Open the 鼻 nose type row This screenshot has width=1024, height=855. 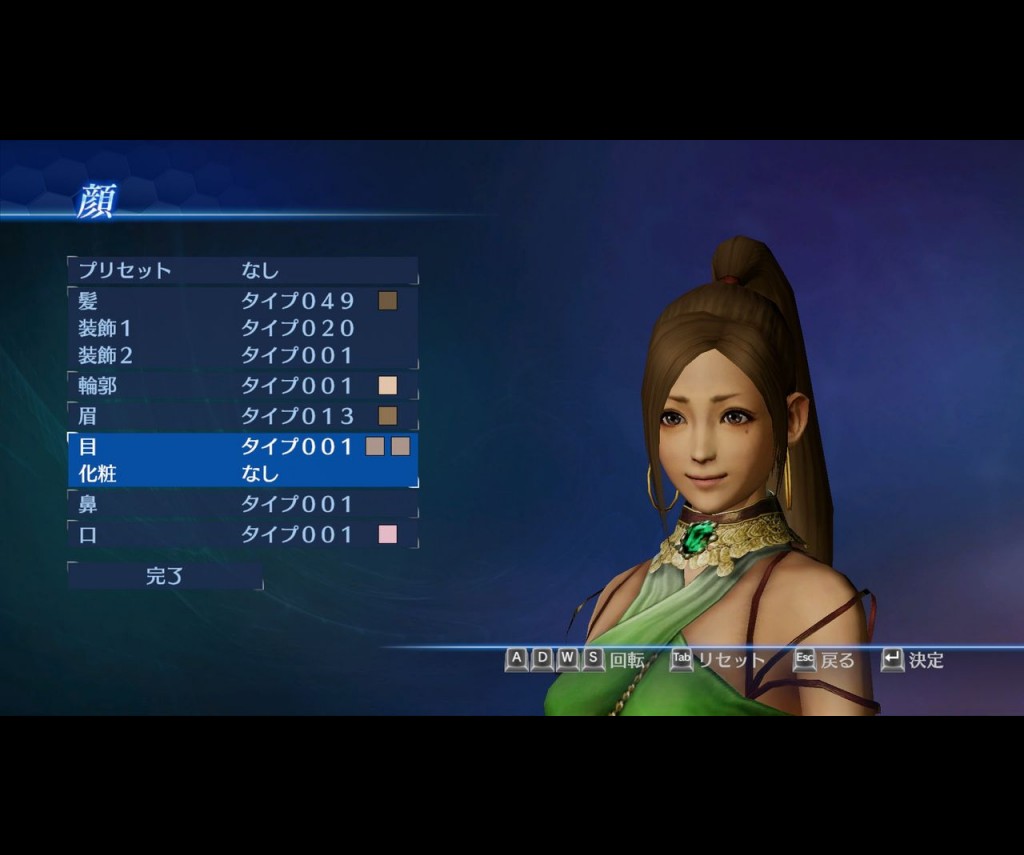tap(242, 505)
